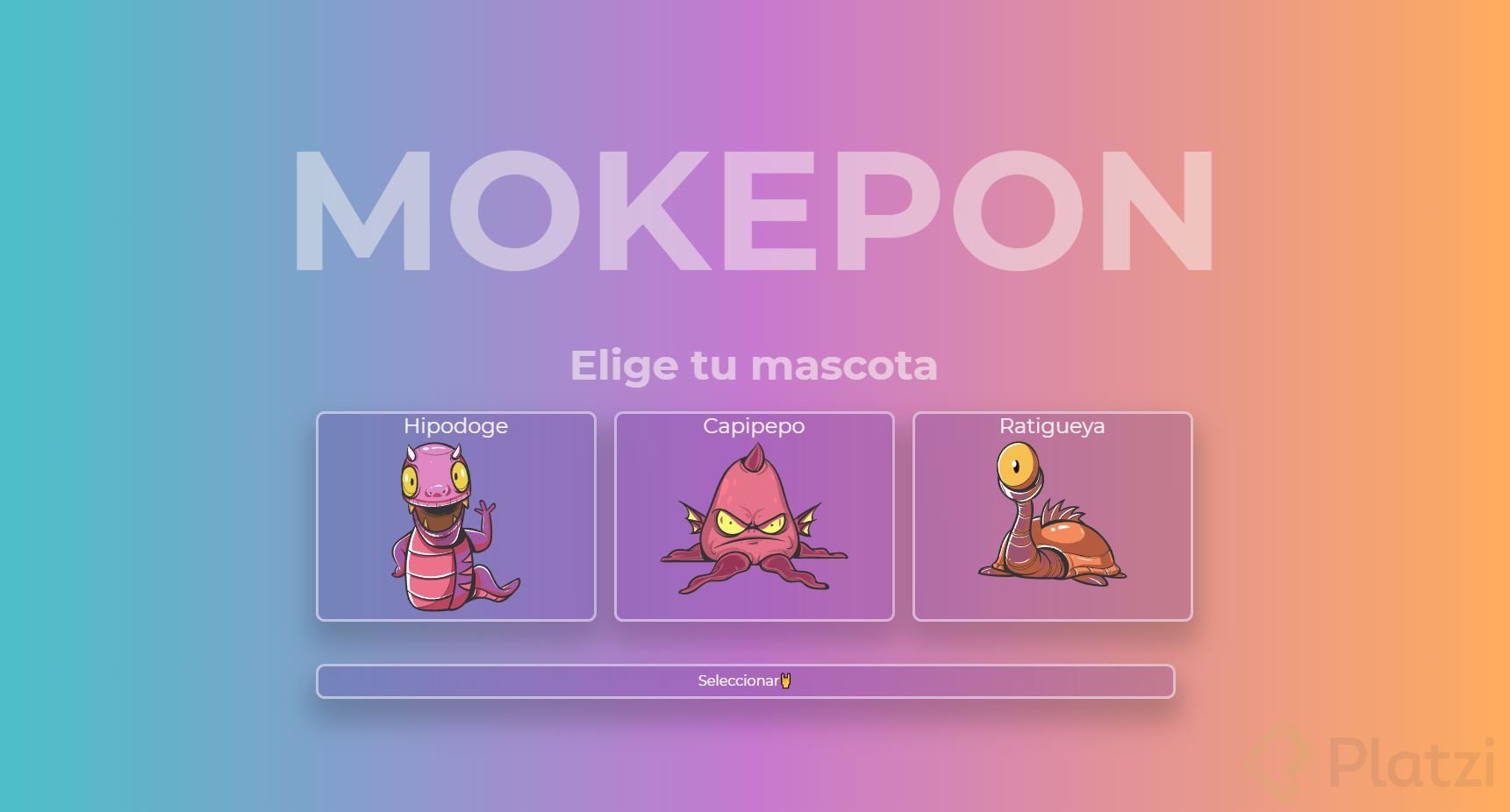This screenshot has width=1510, height=812.
Task: Choose Hipodoge as your pet
Action: [x=454, y=517]
